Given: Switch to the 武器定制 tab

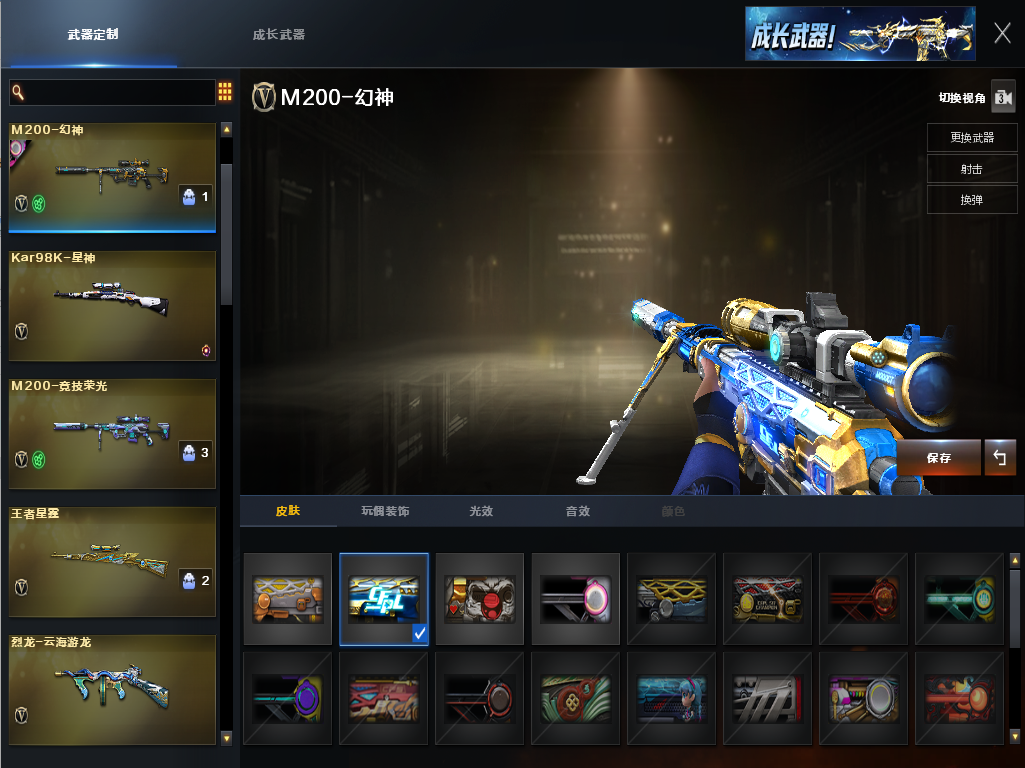Looking at the screenshot, I should 93,34.
